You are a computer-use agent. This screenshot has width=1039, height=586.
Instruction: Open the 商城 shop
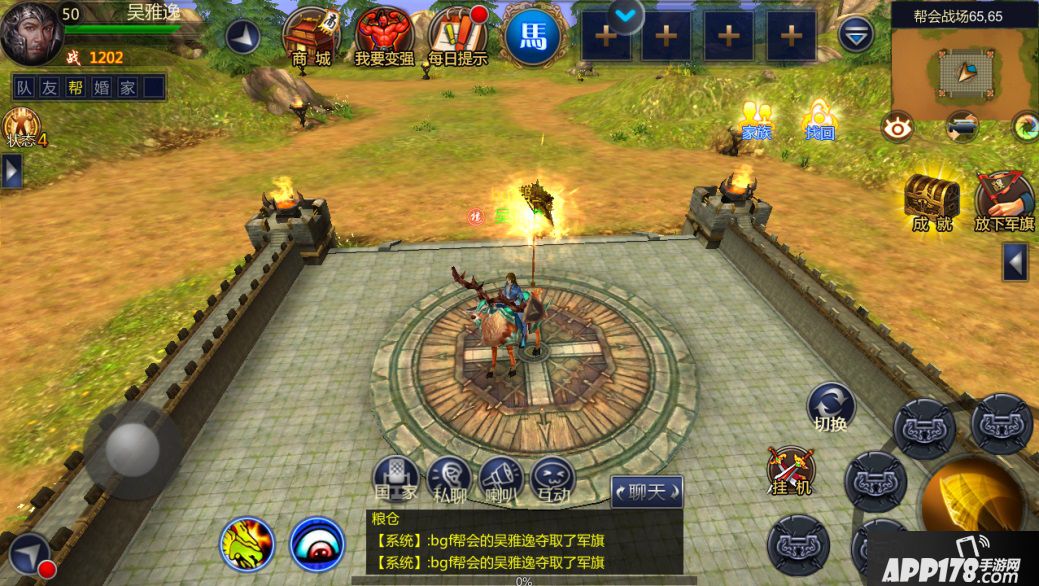tap(311, 36)
